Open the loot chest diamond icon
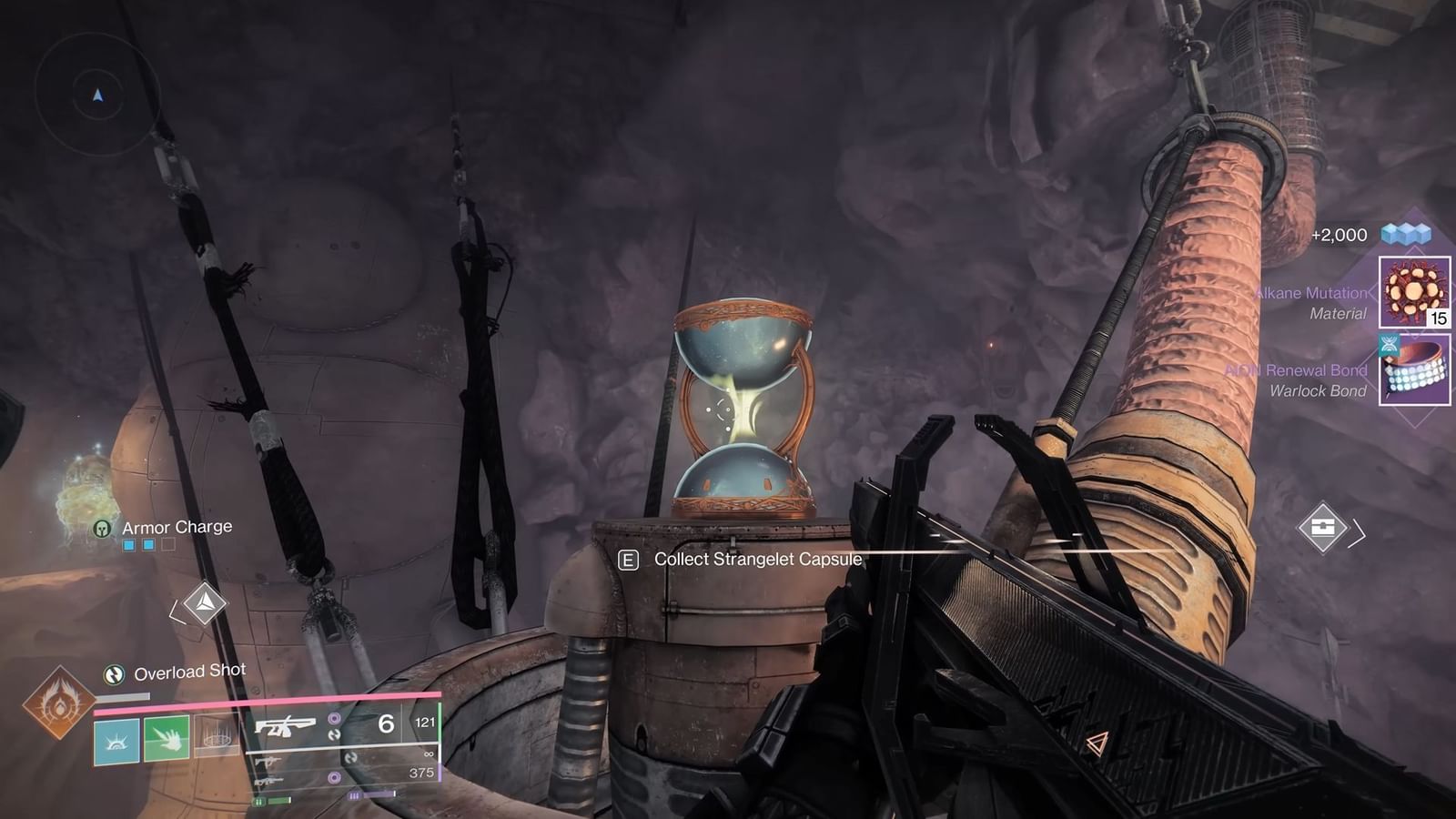1456x819 pixels. pyautogui.click(x=1323, y=528)
